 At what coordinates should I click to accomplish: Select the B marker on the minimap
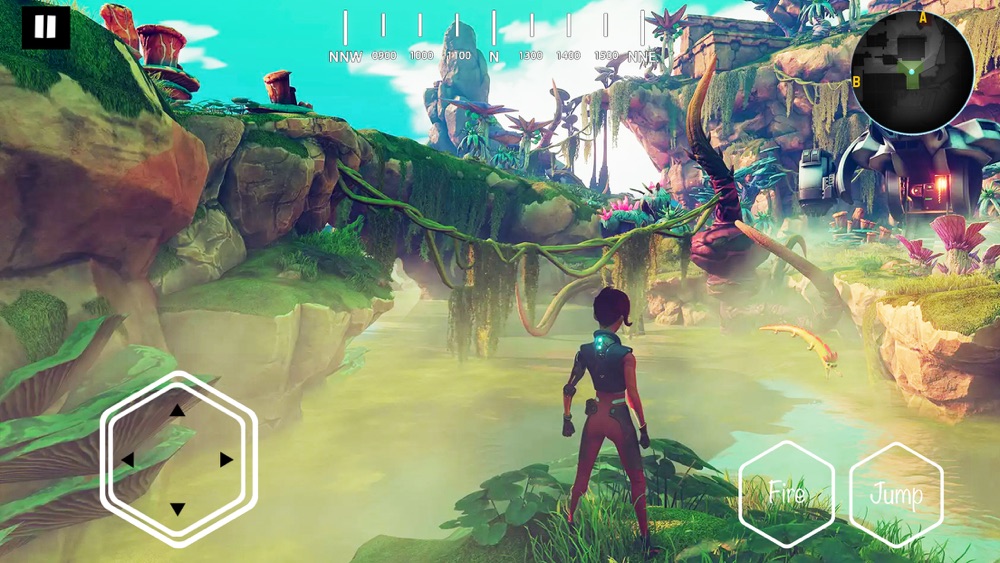coord(857,81)
